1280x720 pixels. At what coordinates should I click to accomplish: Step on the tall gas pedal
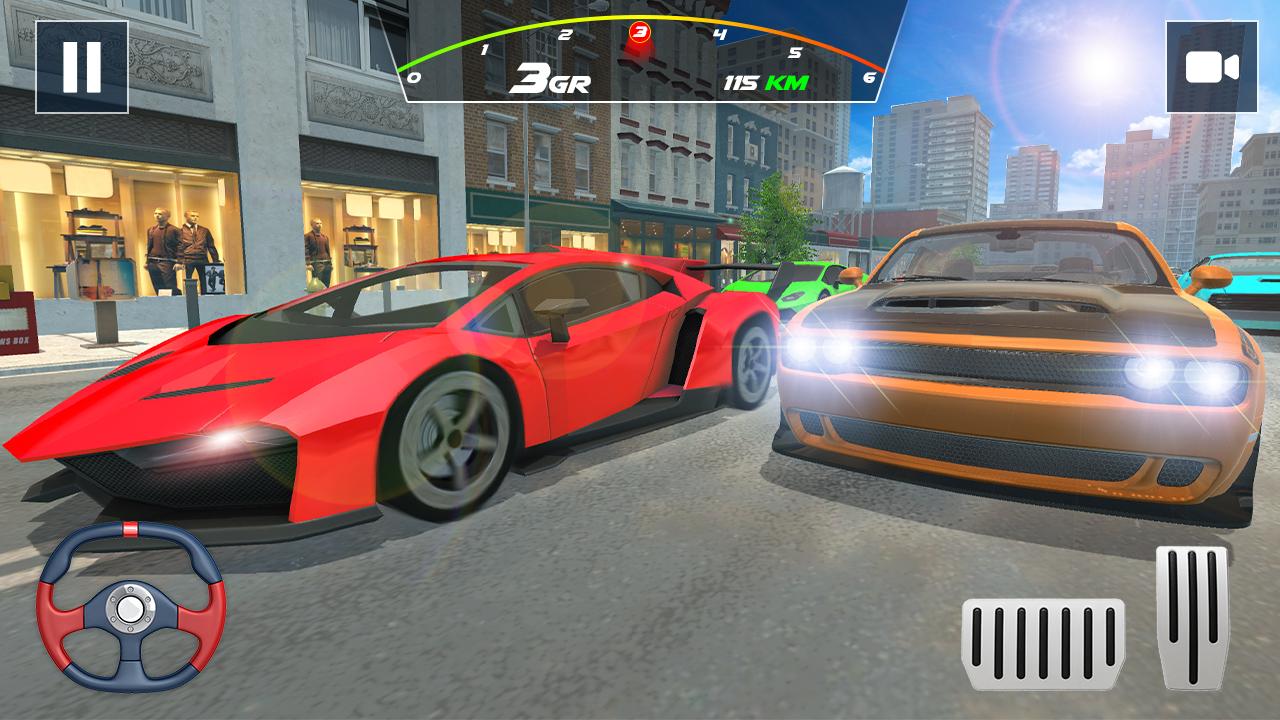[x=1192, y=616]
